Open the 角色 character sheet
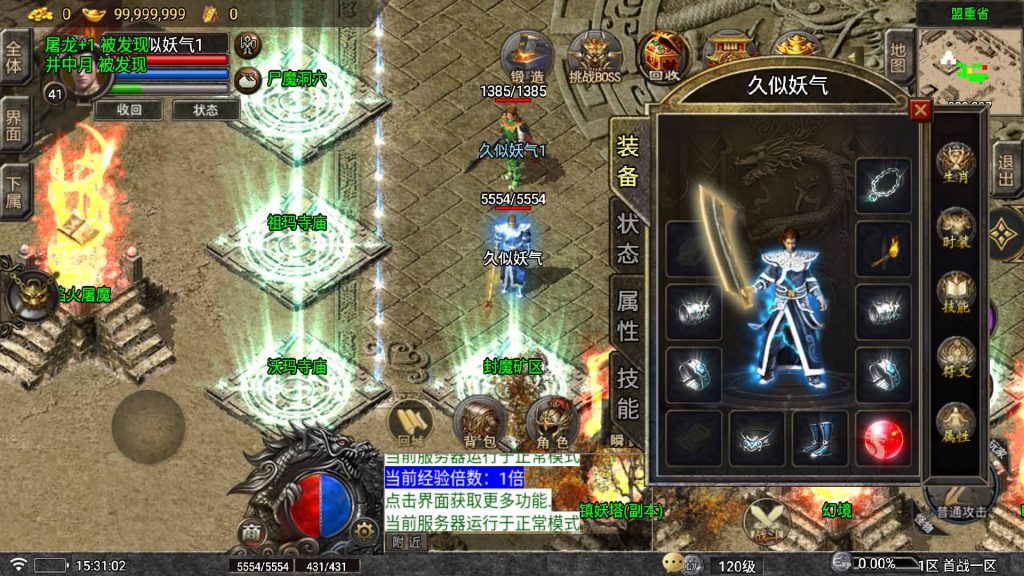Image resolution: width=1024 pixels, height=576 pixels. [551, 421]
